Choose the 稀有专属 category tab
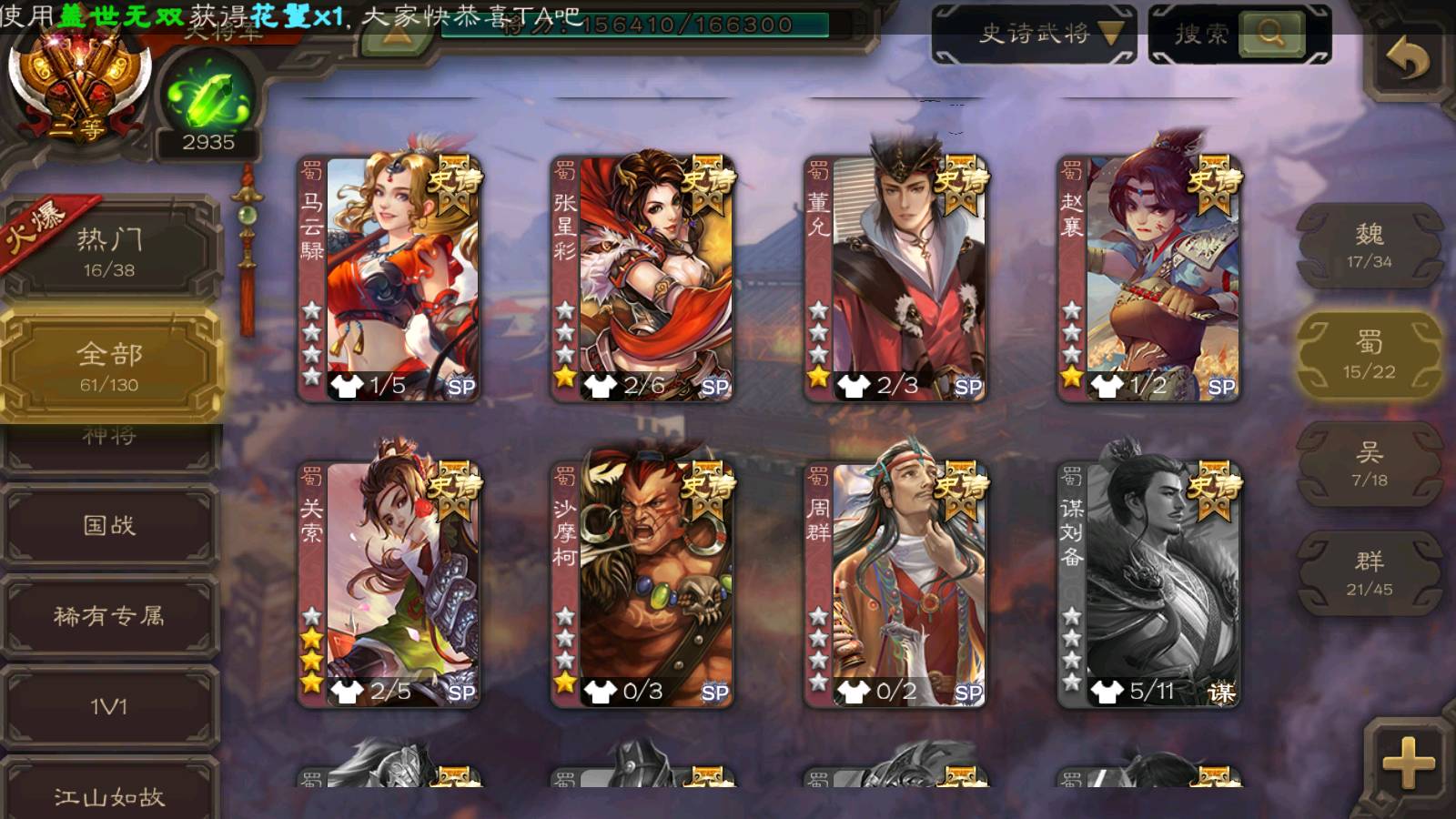 click(x=109, y=616)
